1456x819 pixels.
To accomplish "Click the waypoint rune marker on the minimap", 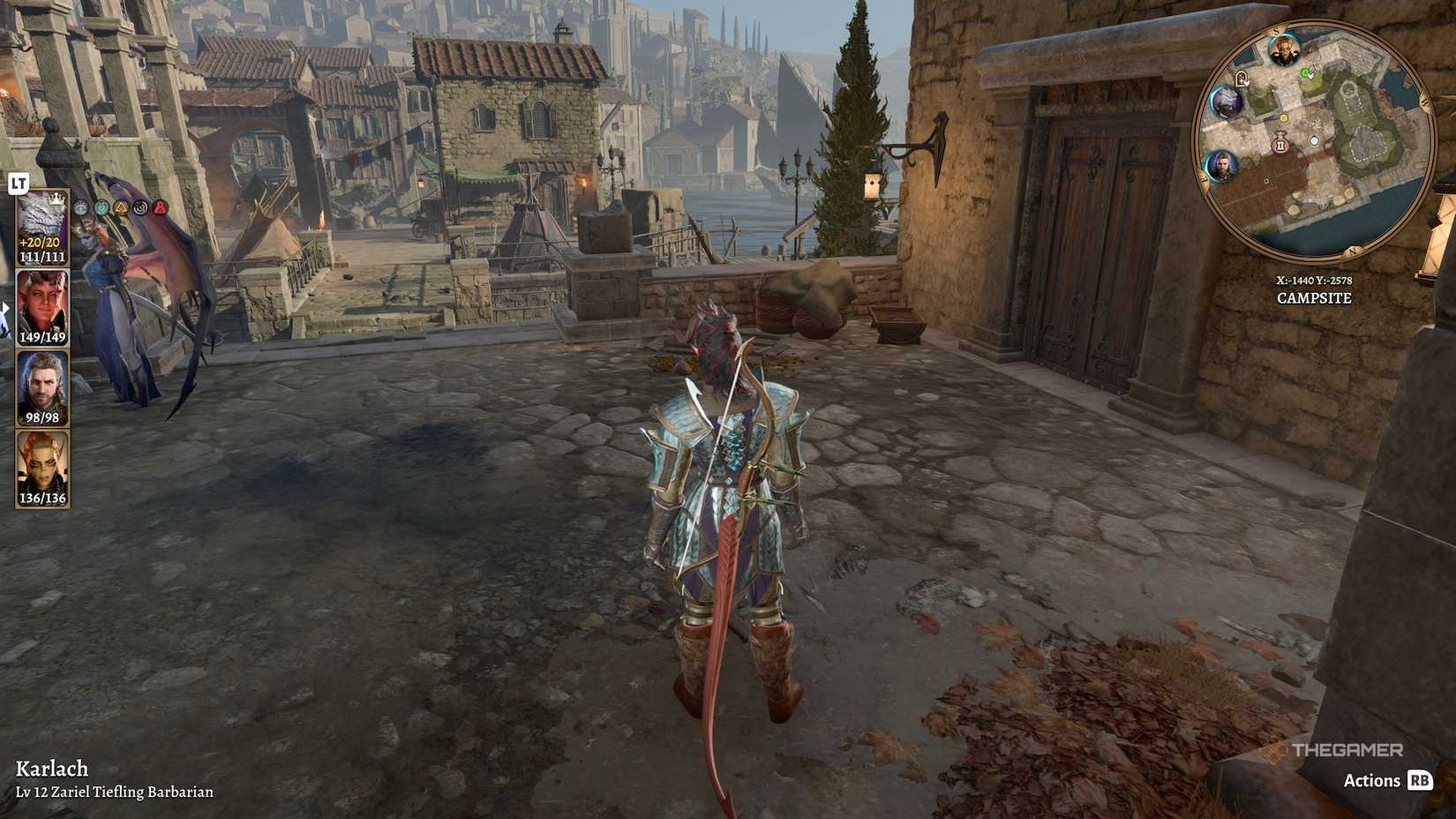I will click(x=1281, y=144).
